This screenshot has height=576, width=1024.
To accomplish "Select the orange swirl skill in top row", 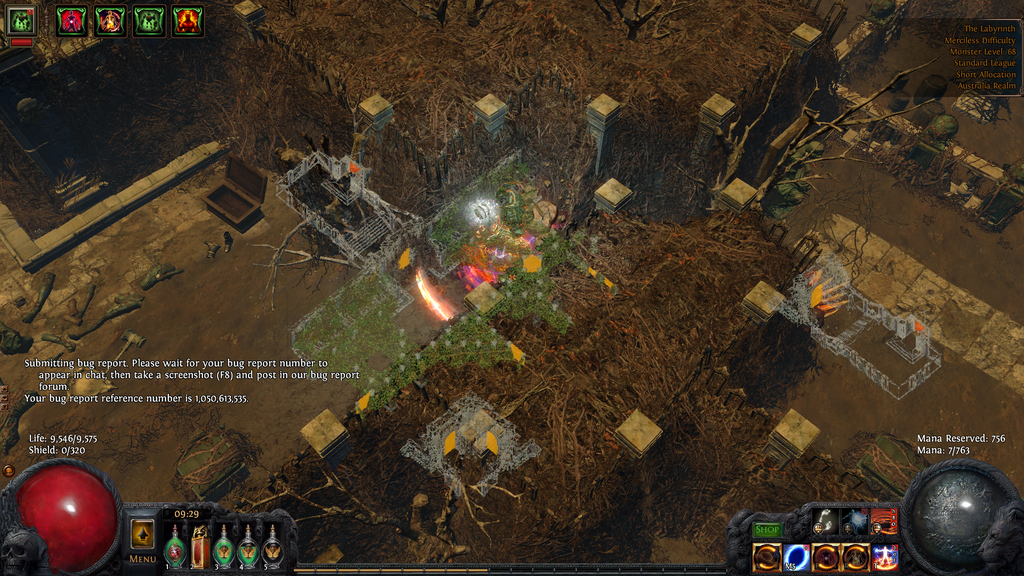I will (x=884, y=523).
